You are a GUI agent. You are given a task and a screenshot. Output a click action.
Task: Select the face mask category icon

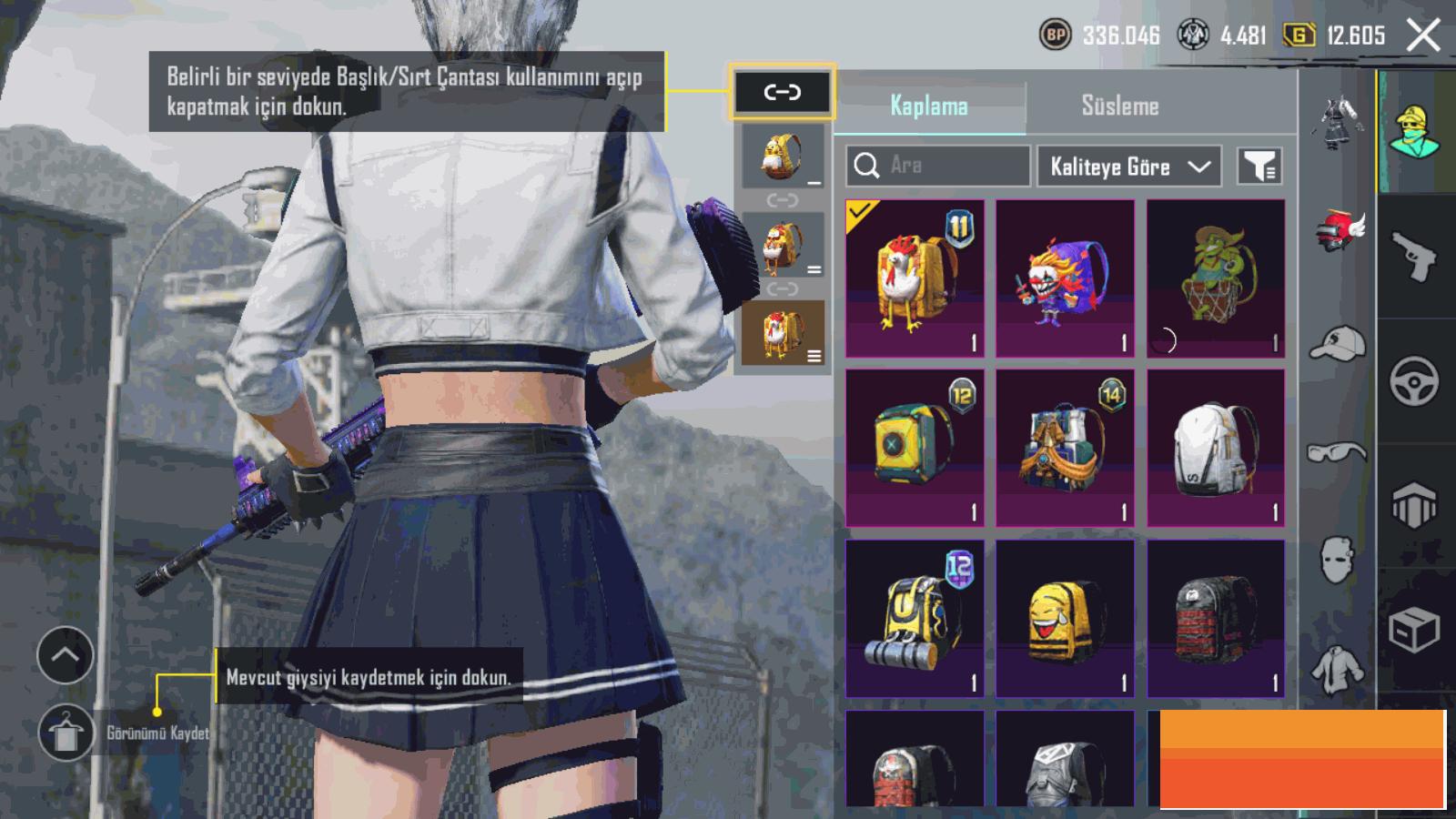coord(1338,557)
